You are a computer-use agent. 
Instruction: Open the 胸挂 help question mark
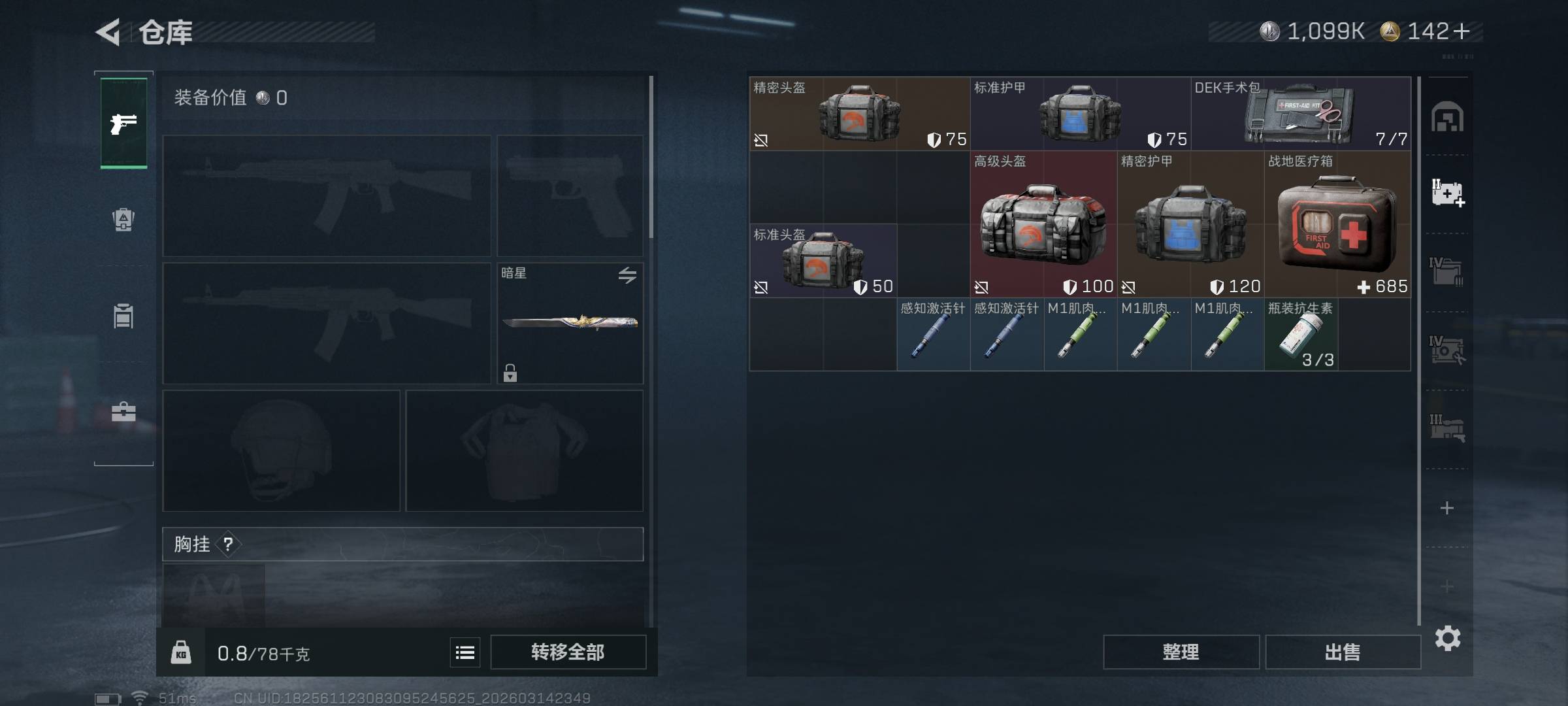(x=228, y=544)
